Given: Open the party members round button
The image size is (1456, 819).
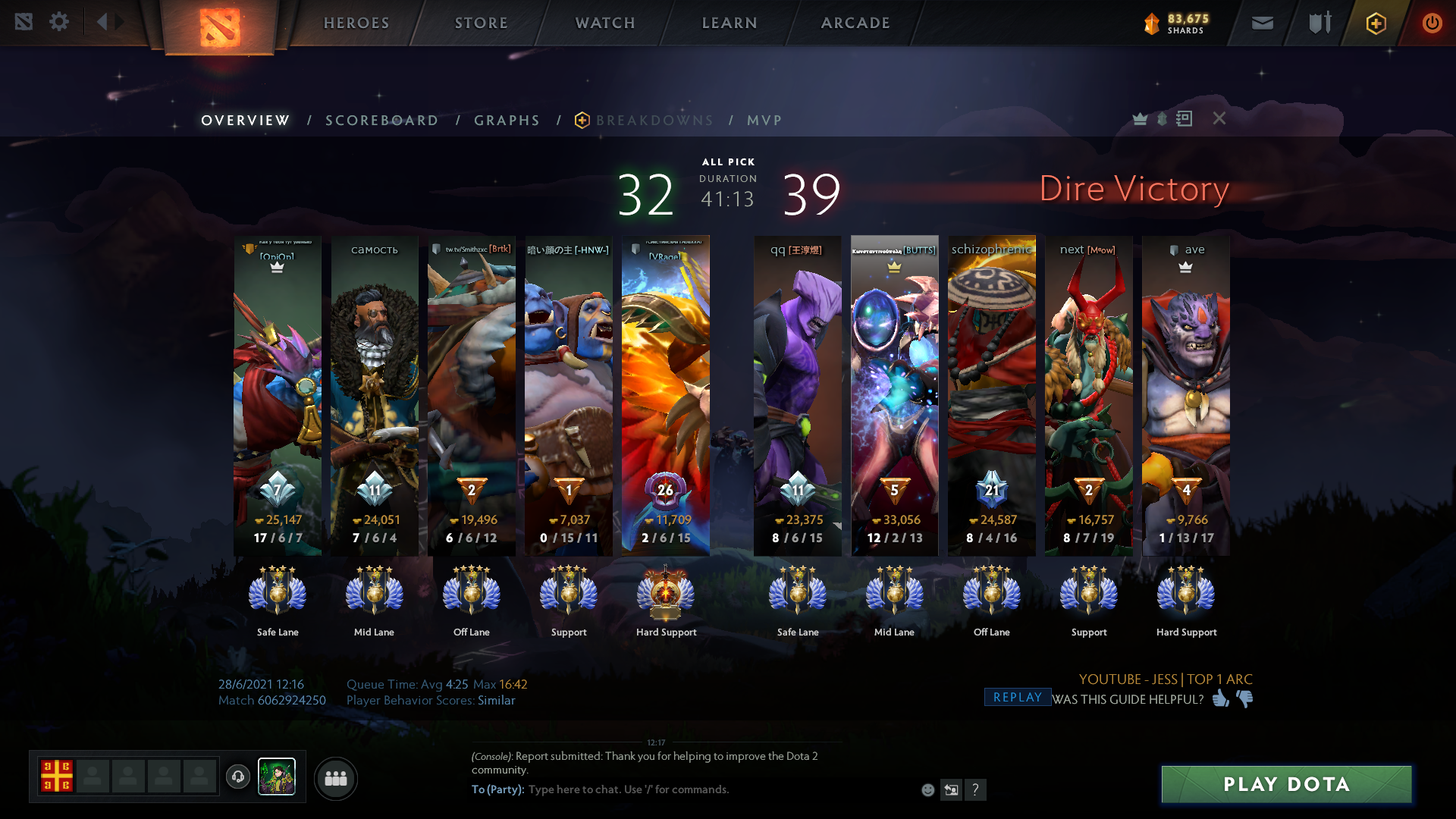Looking at the screenshot, I should (335, 778).
